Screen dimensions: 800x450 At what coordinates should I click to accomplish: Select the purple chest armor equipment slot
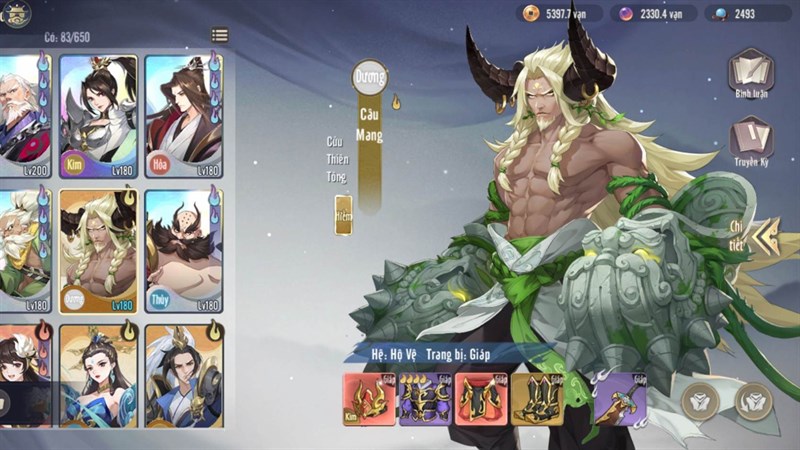425,400
